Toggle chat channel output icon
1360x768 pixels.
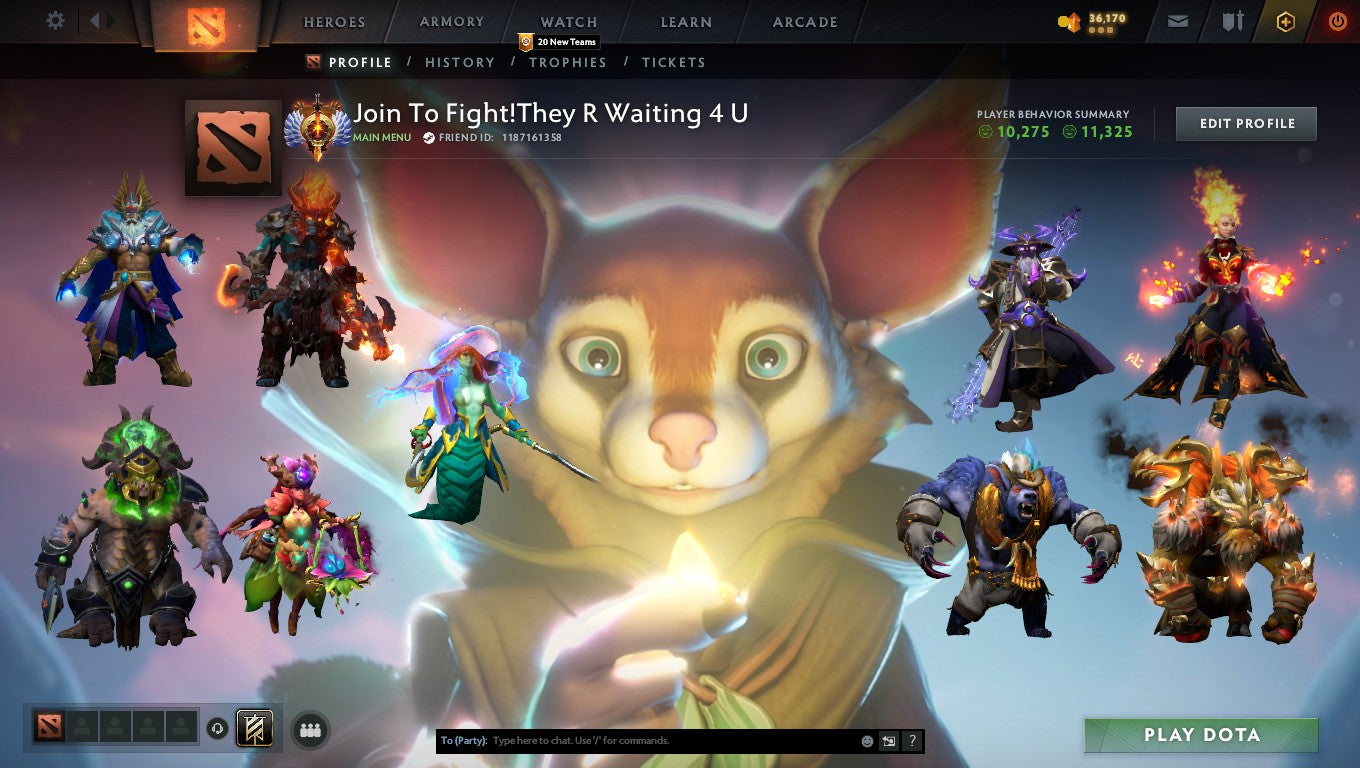coord(888,740)
